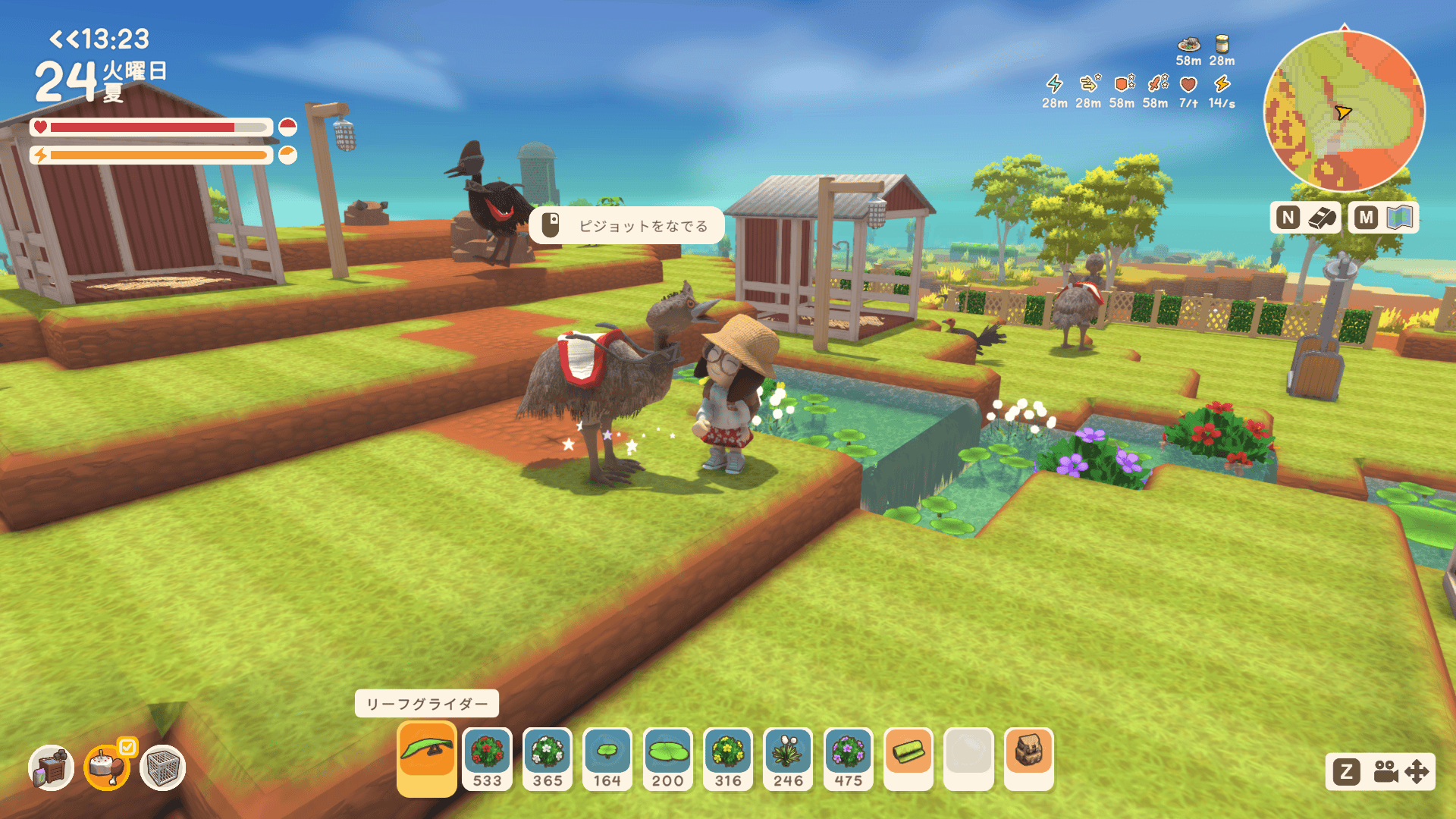Open the backpack inventory slot
This screenshot has height=819, width=1456.
(1029, 754)
